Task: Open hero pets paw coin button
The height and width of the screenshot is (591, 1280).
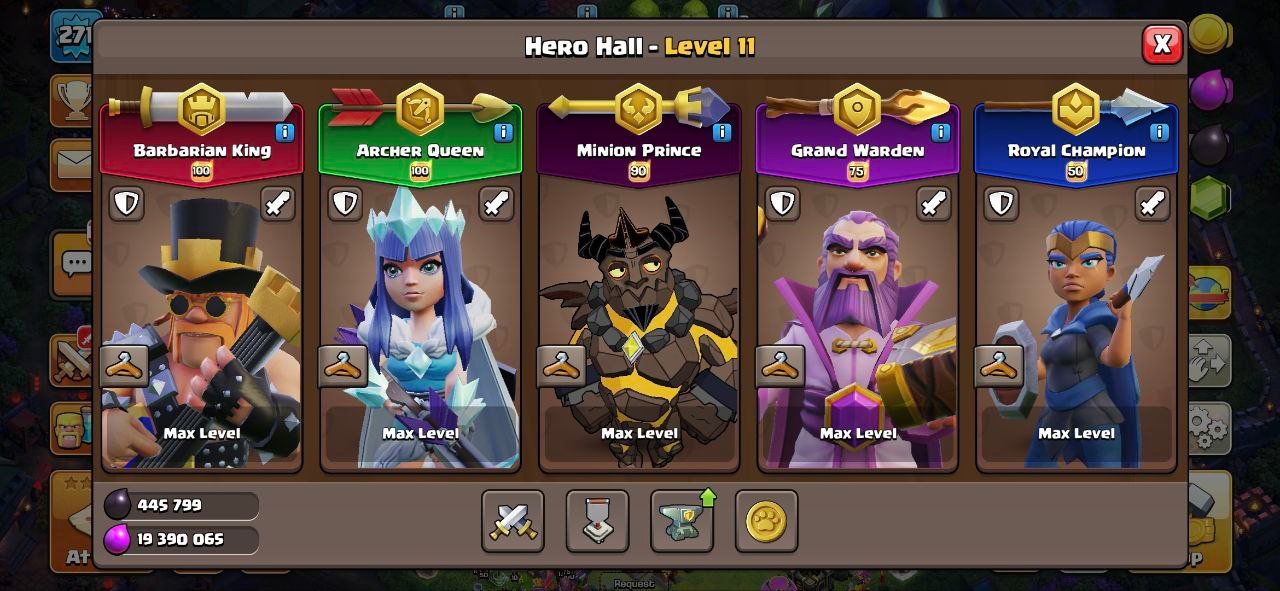Action: pos(766,521)
